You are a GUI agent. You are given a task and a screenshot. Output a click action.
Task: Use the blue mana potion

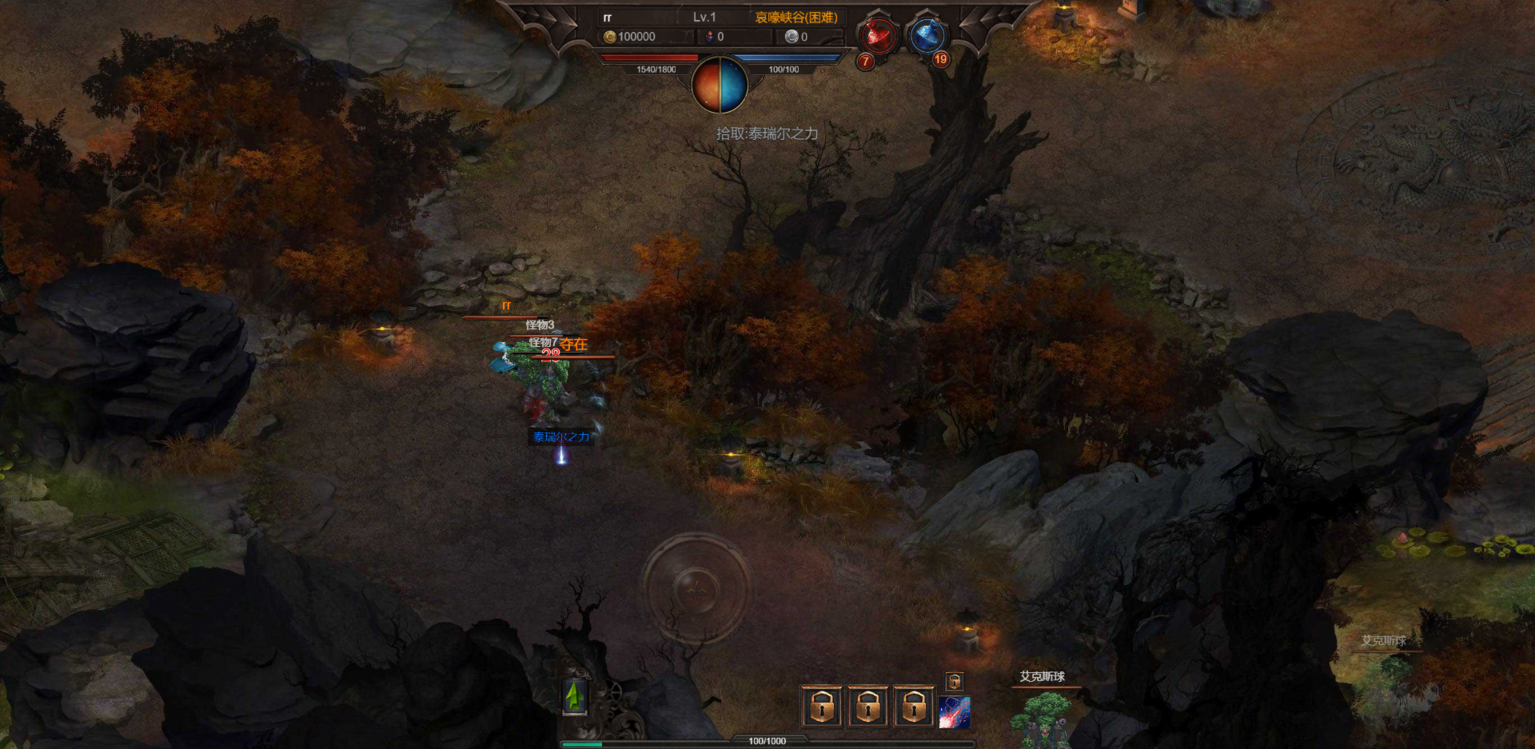[927, 36]
